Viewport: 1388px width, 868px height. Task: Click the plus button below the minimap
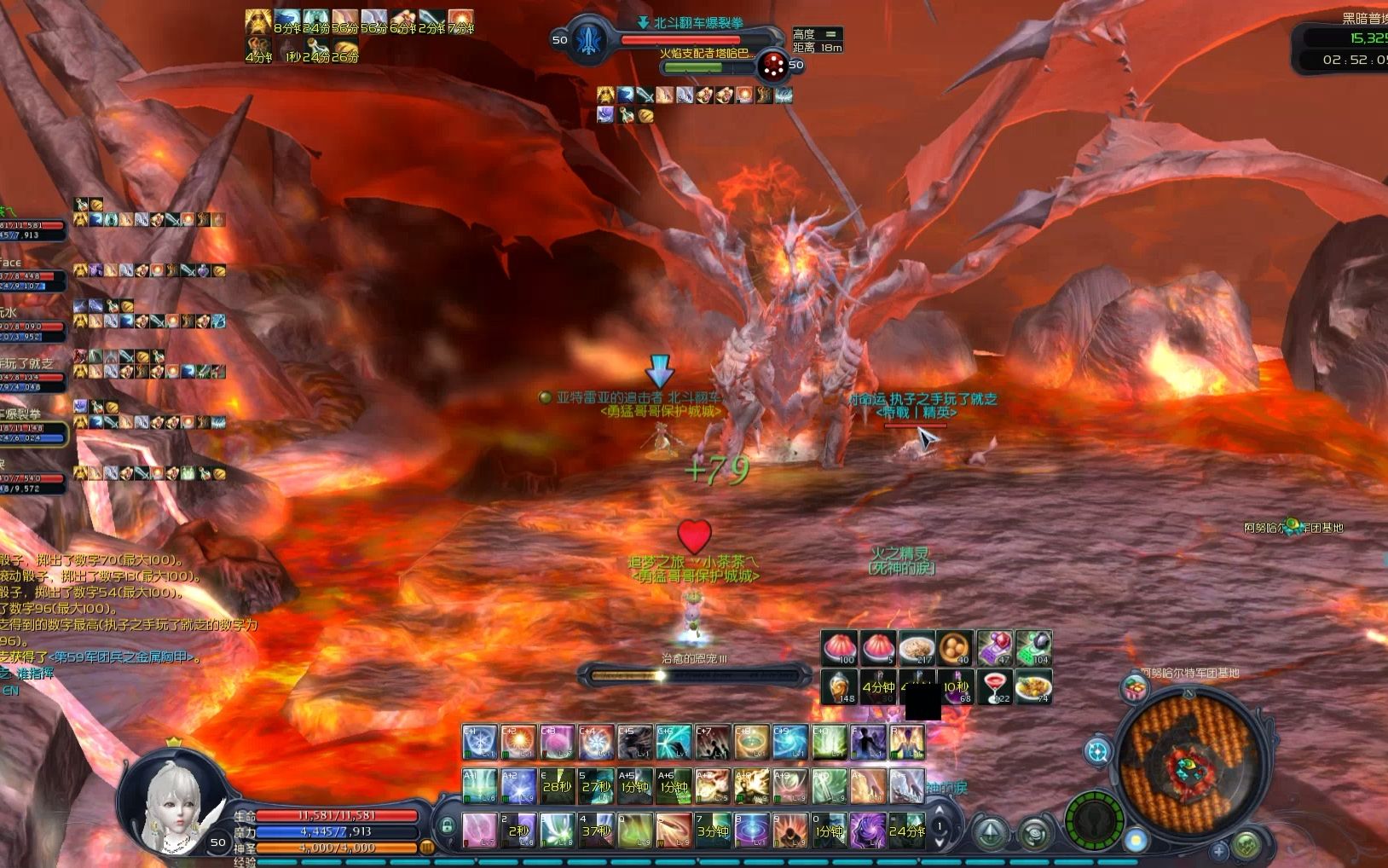[1219, 851]
